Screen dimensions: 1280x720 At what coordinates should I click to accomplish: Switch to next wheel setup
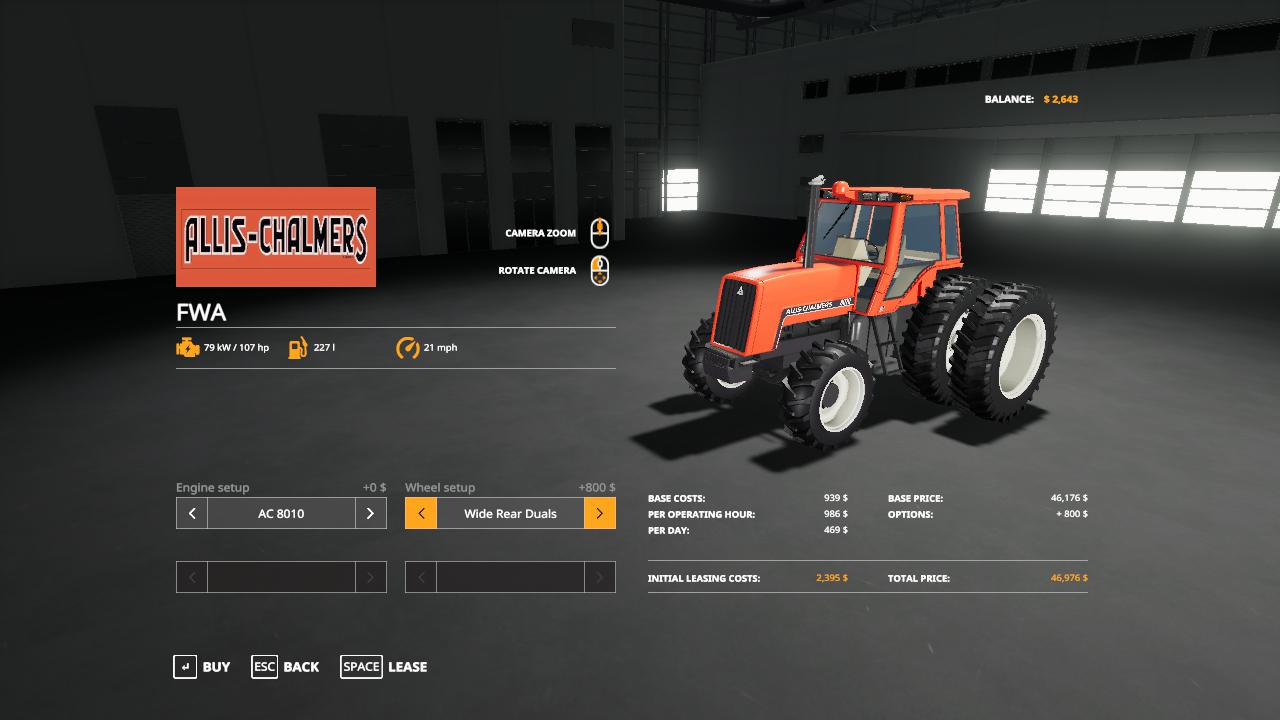coord(599,513)
